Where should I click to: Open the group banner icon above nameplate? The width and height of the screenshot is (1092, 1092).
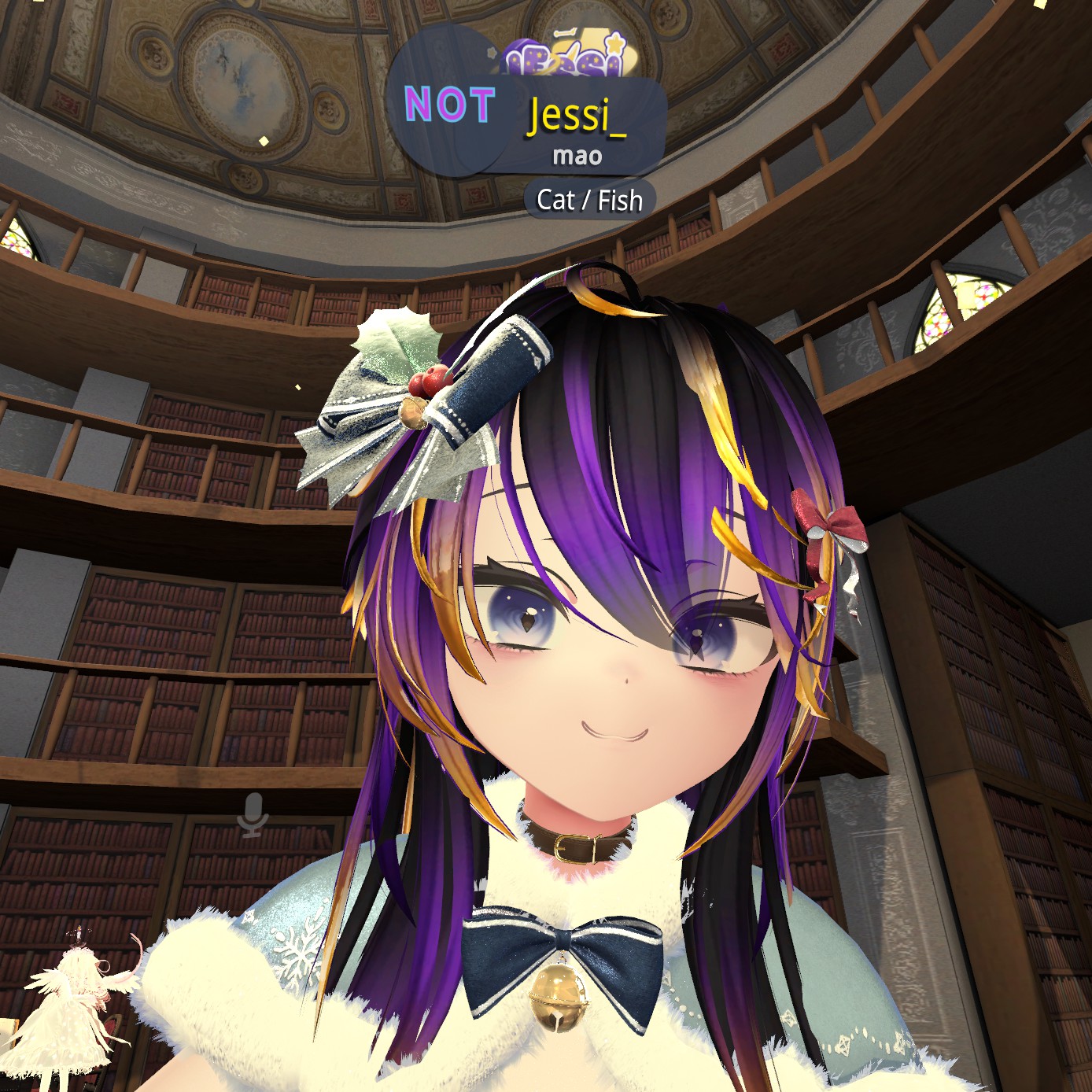(562, 57)
